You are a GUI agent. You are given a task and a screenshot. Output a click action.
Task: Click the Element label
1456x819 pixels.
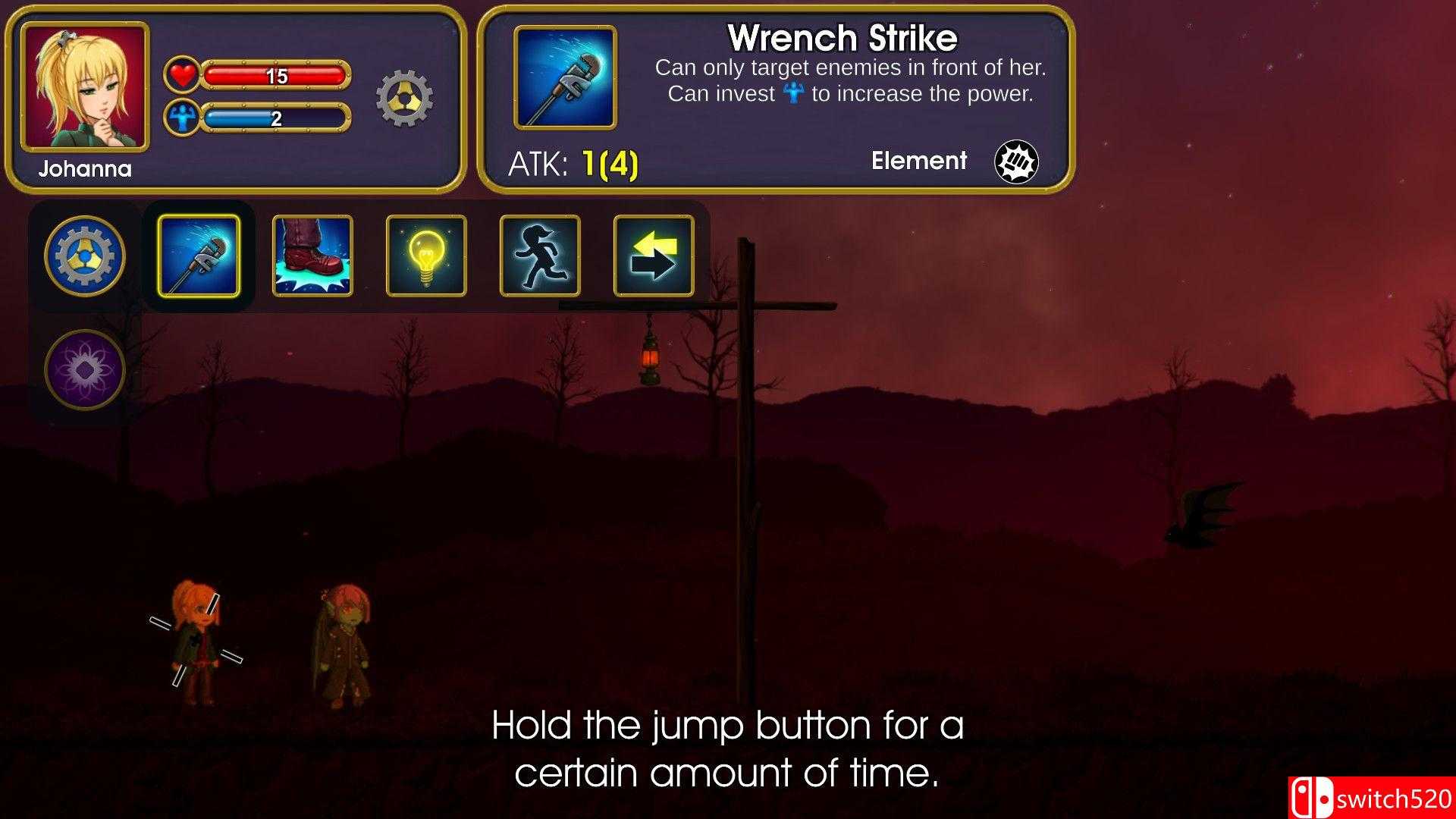(920, 161)
